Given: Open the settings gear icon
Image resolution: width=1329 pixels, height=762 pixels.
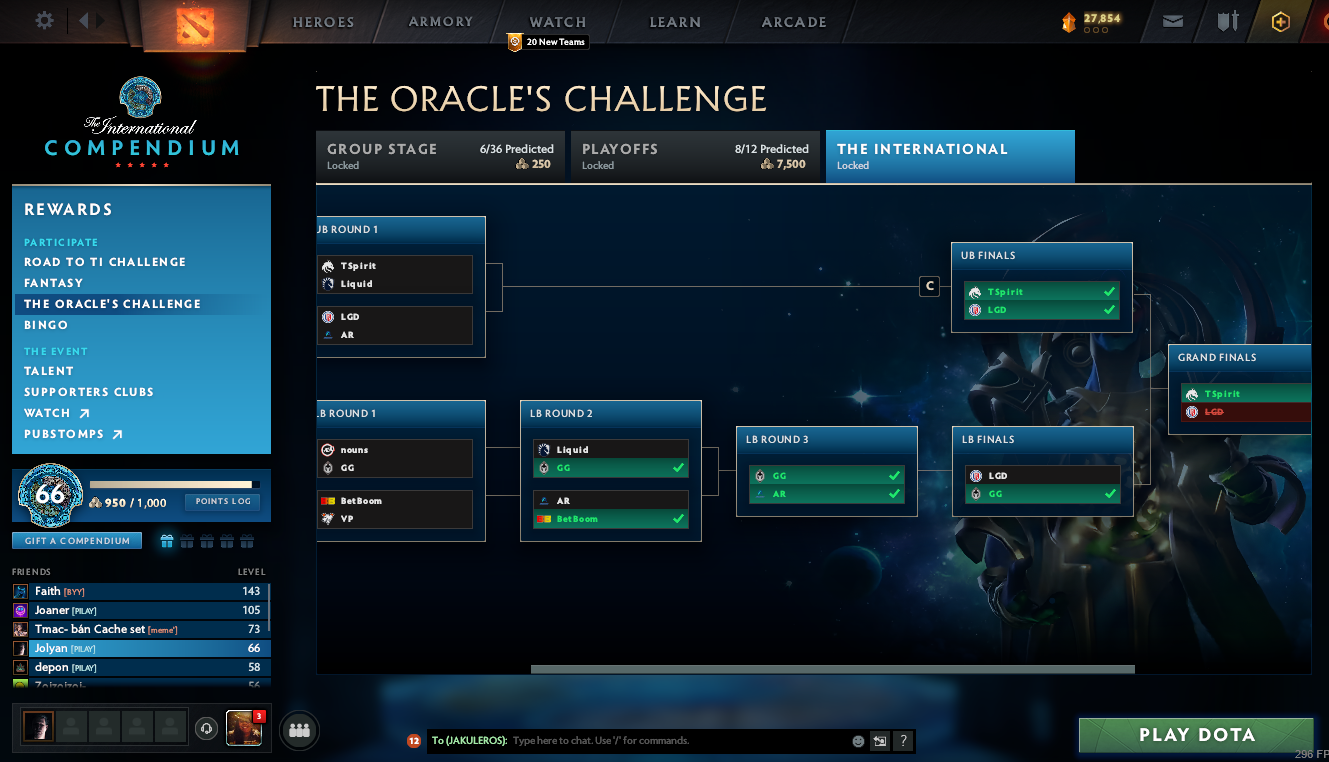Looking at the screenshot, I should 42,20.
